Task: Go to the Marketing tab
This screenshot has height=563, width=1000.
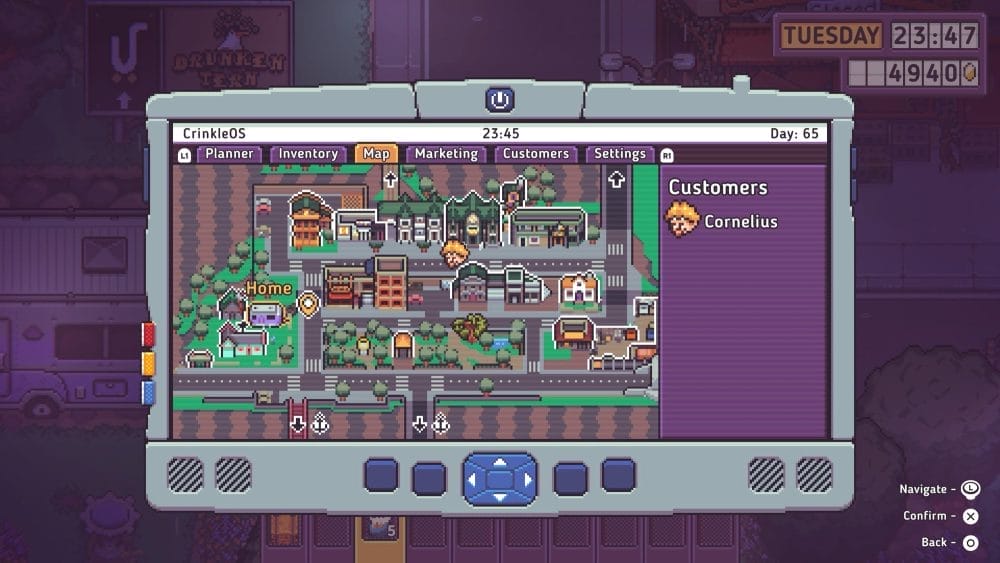Action: (446, 154)
